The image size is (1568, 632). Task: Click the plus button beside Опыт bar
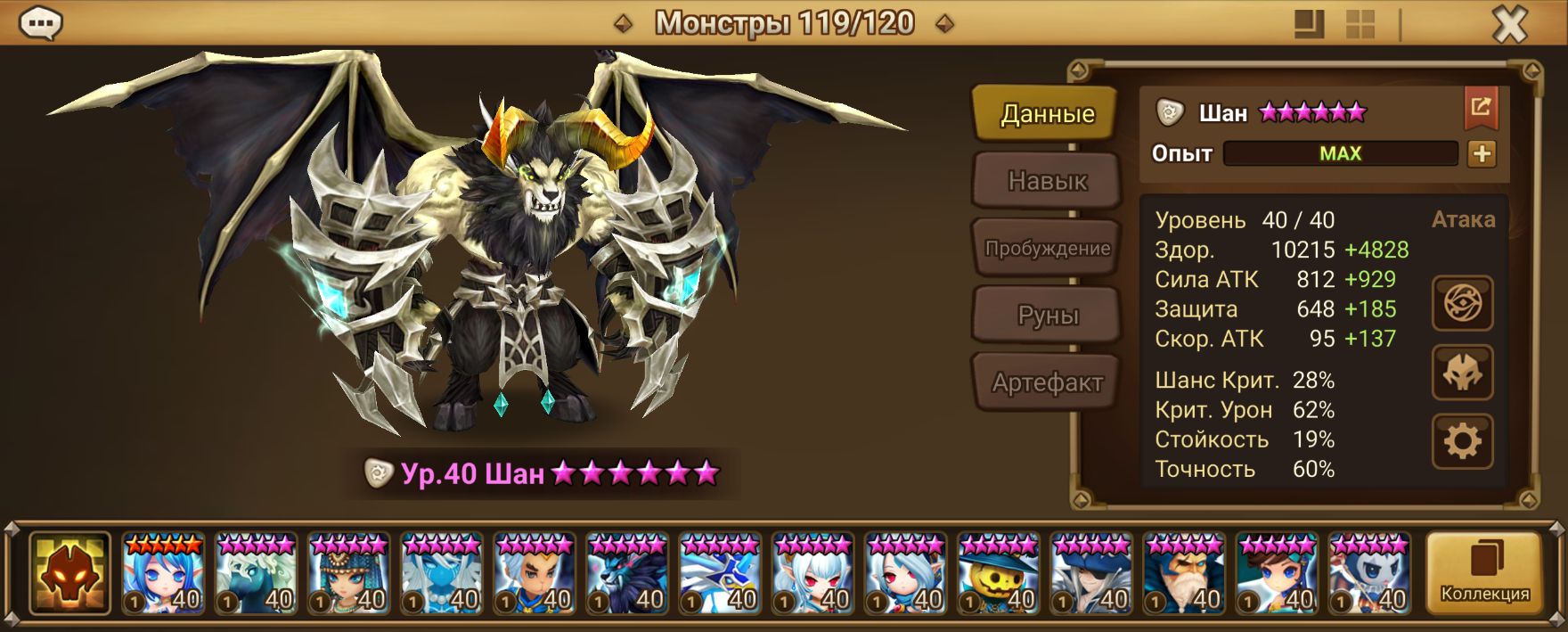pyautogui.click(x=1482, y=154)
